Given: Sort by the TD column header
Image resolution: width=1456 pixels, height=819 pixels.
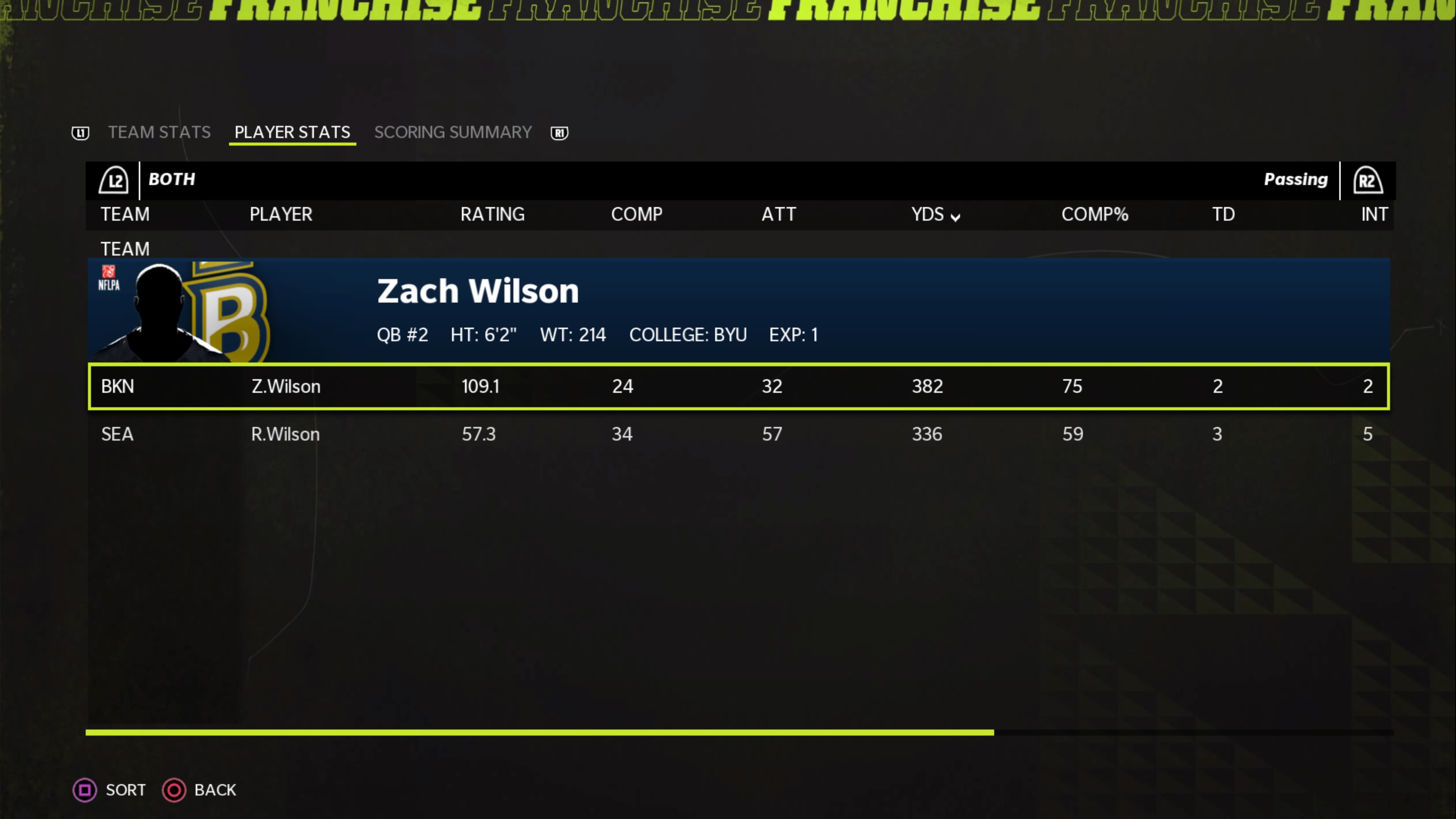Looking at the screenshot, I should pos(1223,215).
